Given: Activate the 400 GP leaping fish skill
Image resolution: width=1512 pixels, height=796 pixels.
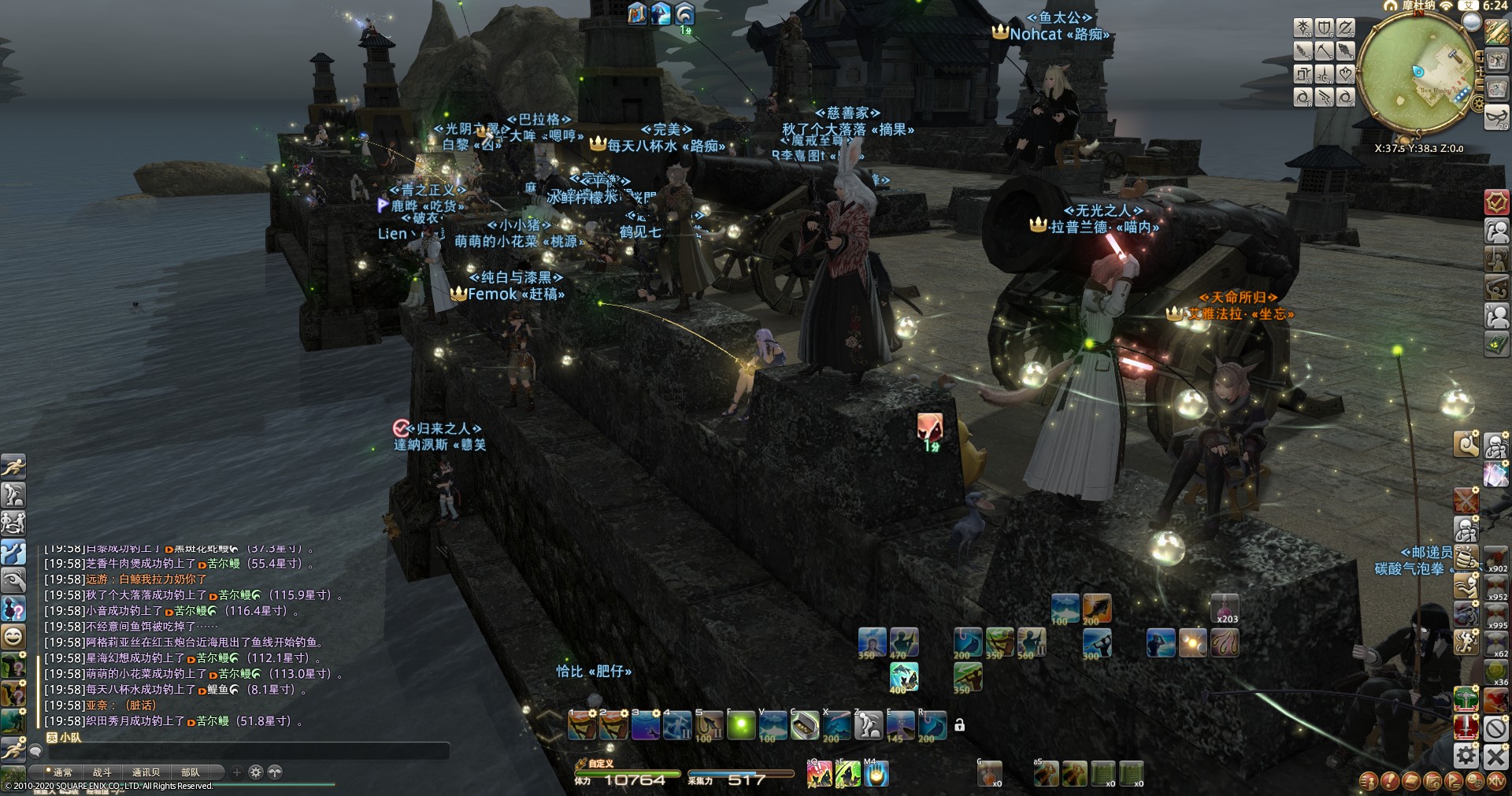Looking at the screenshot, I should (x=904, y=677).
